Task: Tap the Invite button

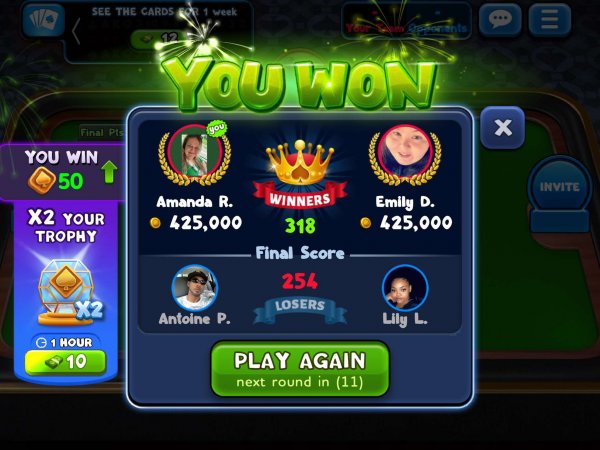Action: click(559, 187)
